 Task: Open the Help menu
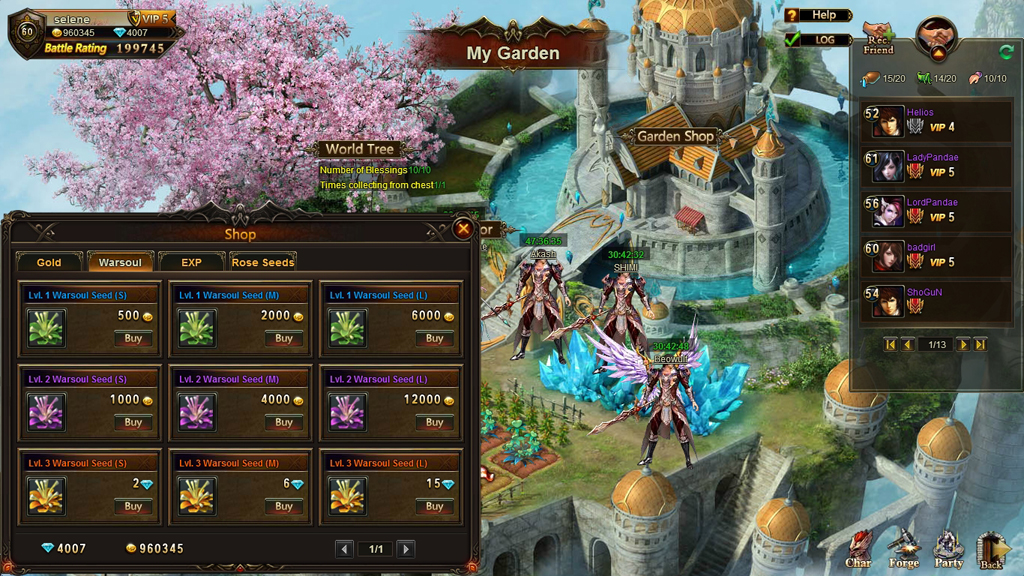[x=818, y=15]
